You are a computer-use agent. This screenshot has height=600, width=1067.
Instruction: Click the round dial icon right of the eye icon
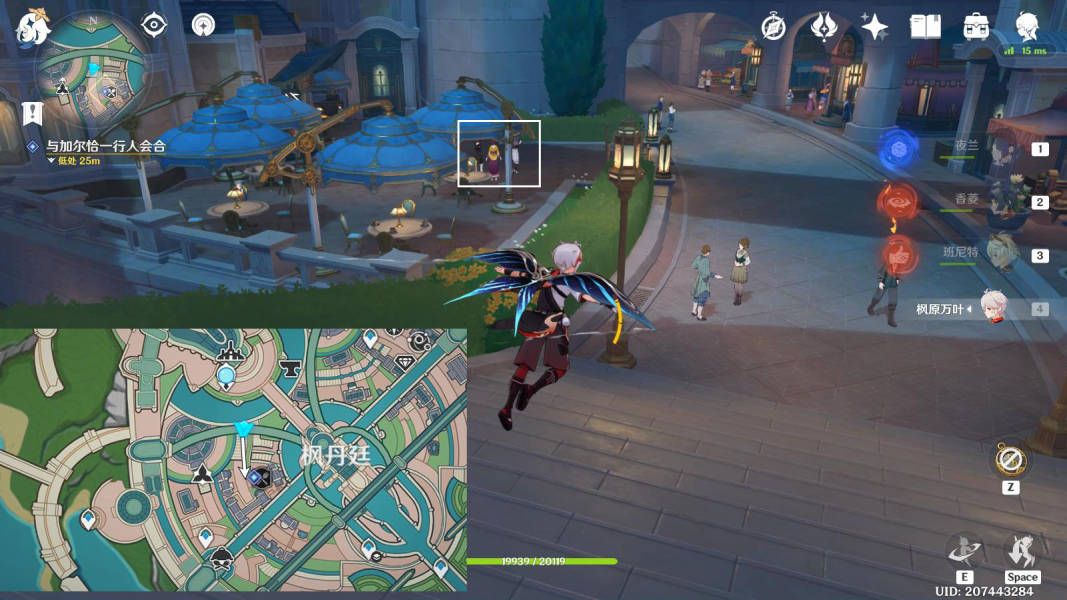204,25
